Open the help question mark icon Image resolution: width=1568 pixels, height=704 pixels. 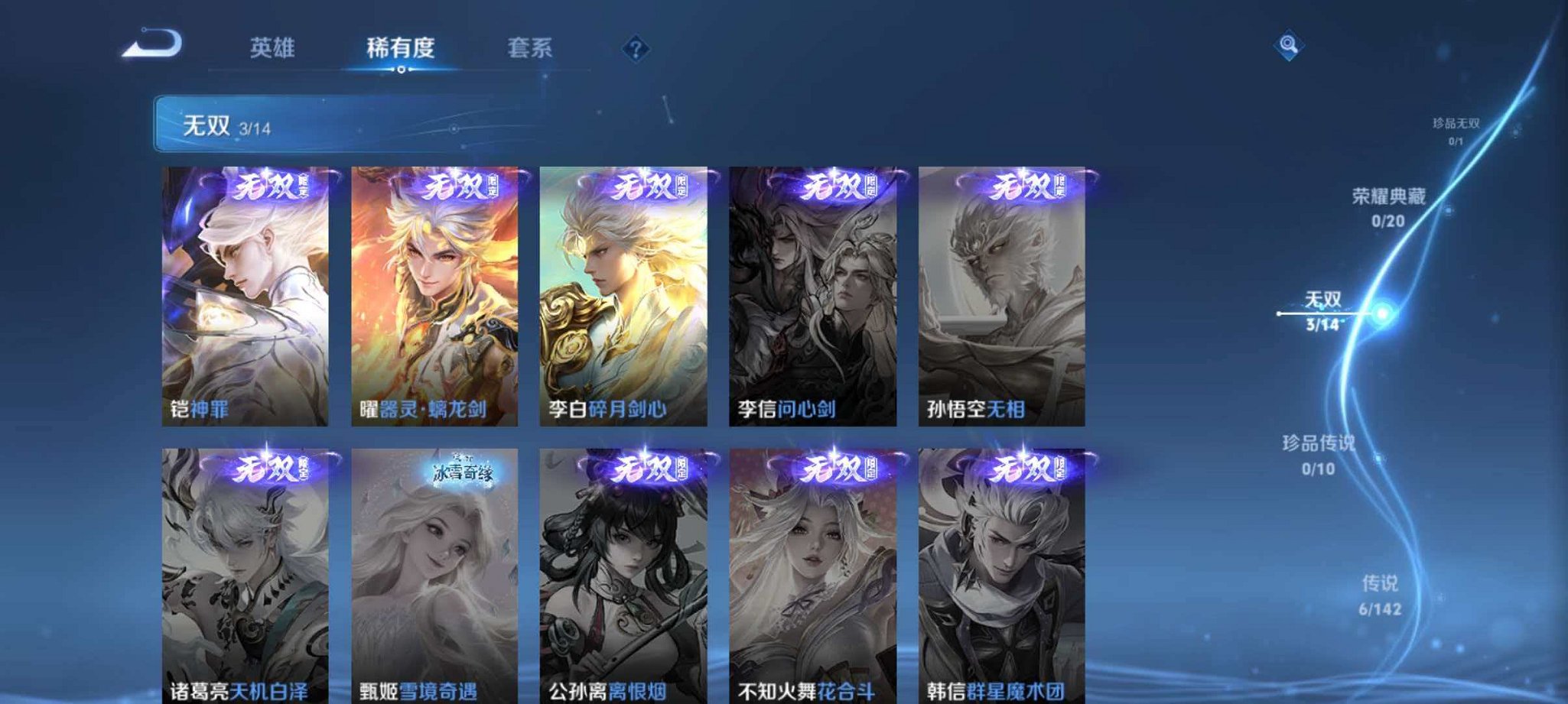click(634, 50)
